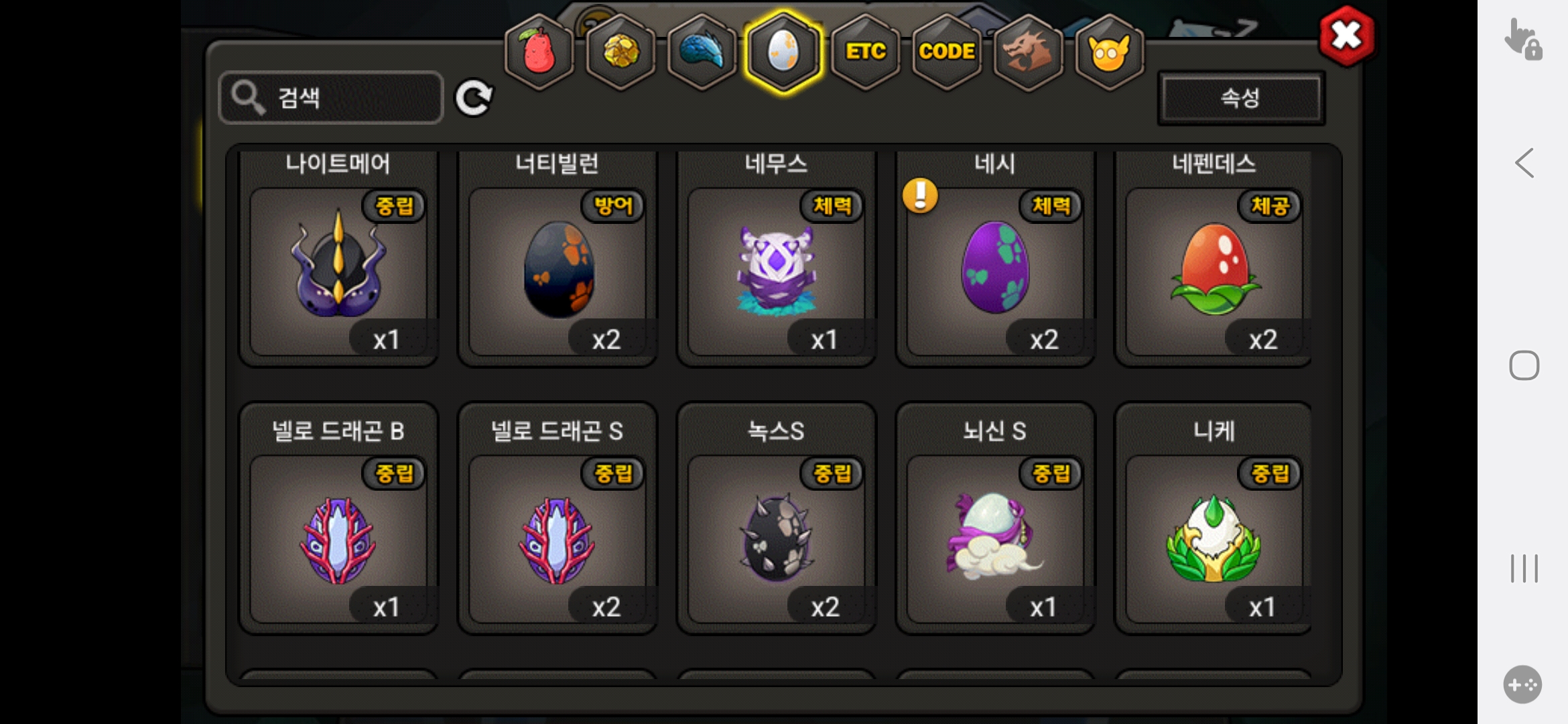Refresh the list with the circular arrow

[x=474, y=99]
